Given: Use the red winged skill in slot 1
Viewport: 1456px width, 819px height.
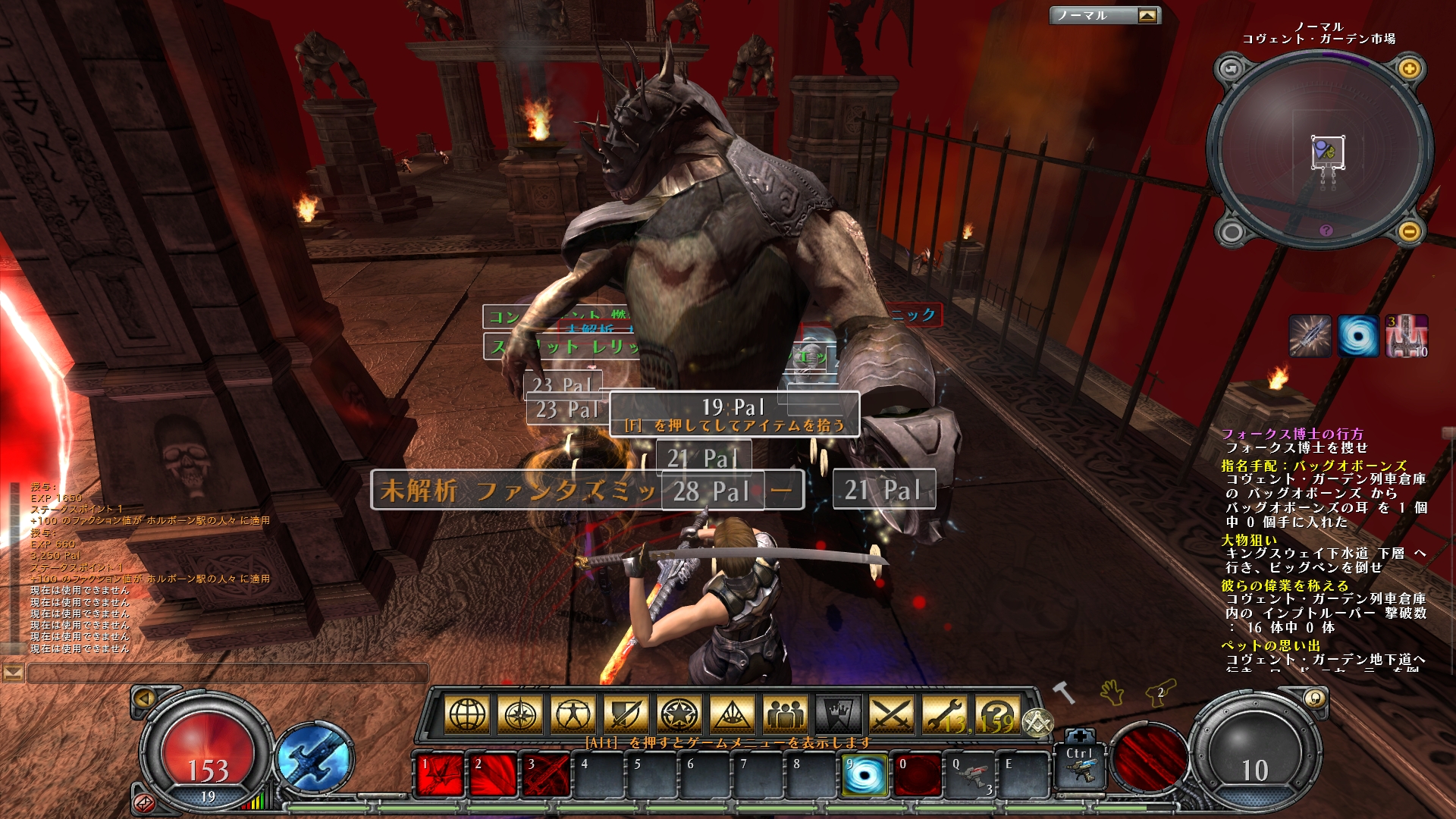Looking at the screenshot, I should [x=440, y=775].
